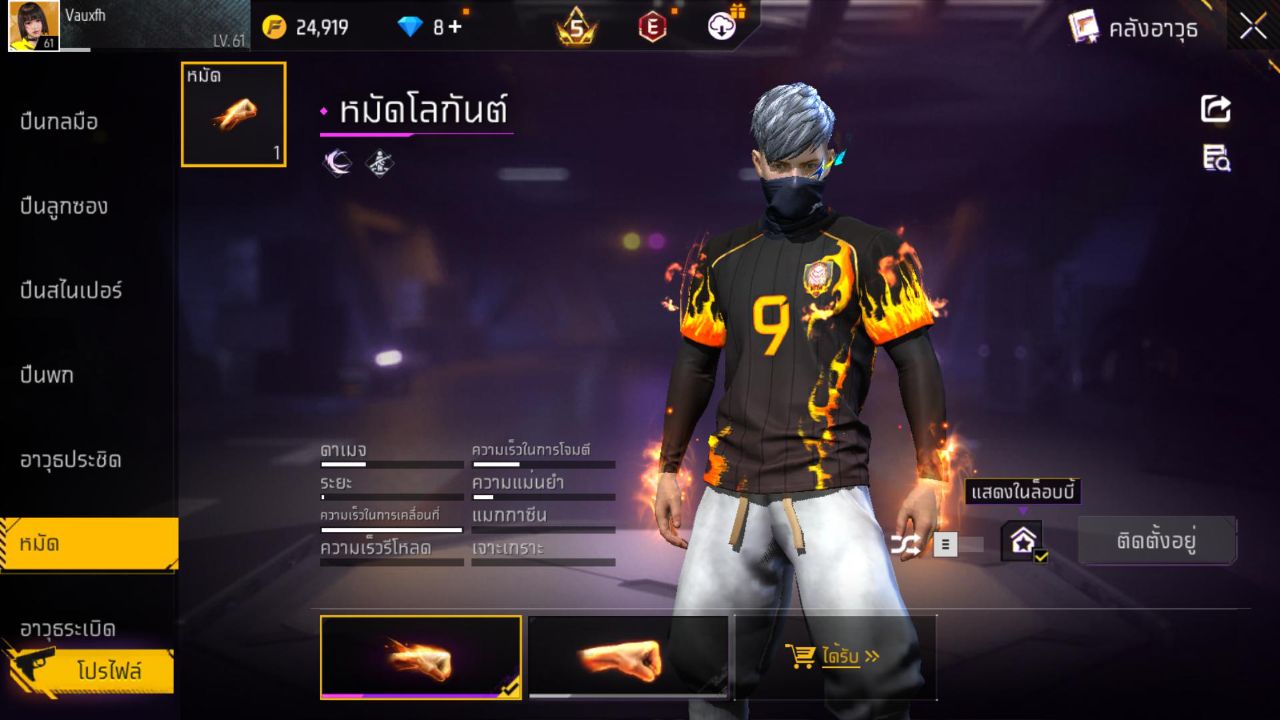
Task: Open the red E event badge
Action: (651, 28)
